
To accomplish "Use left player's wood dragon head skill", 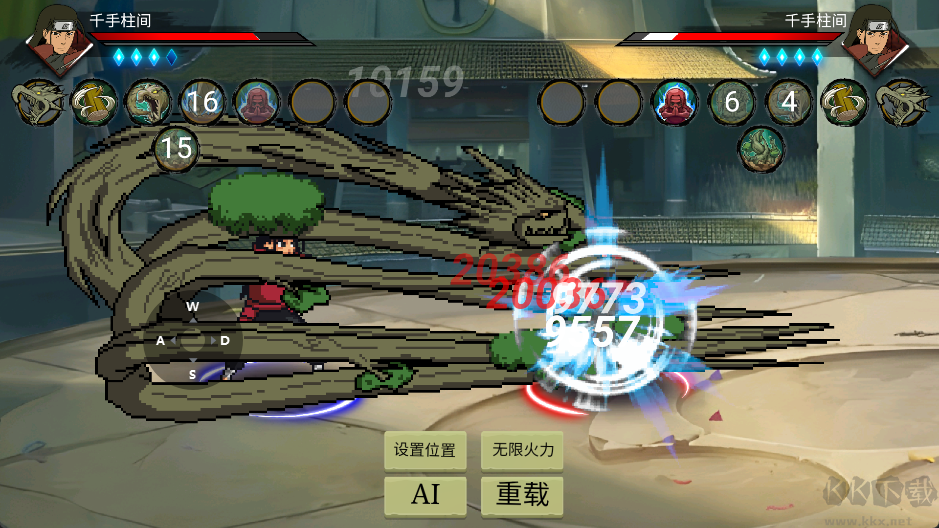I will [37, 102].
